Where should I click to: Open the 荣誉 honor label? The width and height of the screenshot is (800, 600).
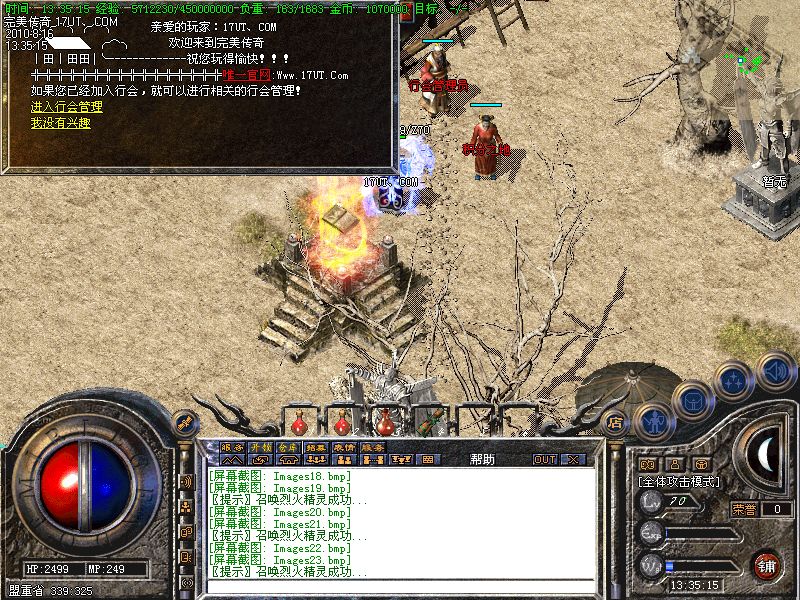click(x=744, y=509)
